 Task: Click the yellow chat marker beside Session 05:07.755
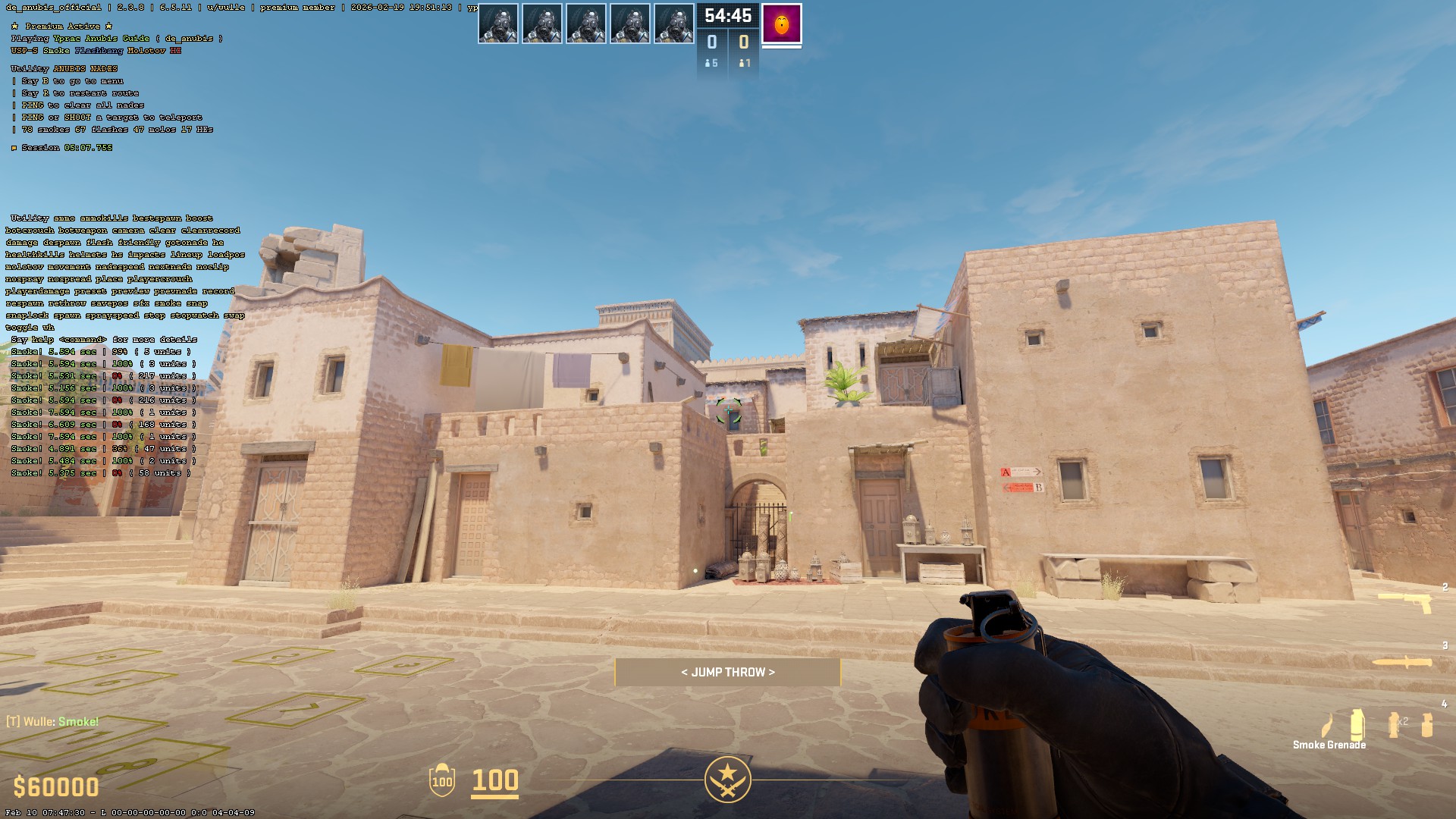(x=13, y=148)
